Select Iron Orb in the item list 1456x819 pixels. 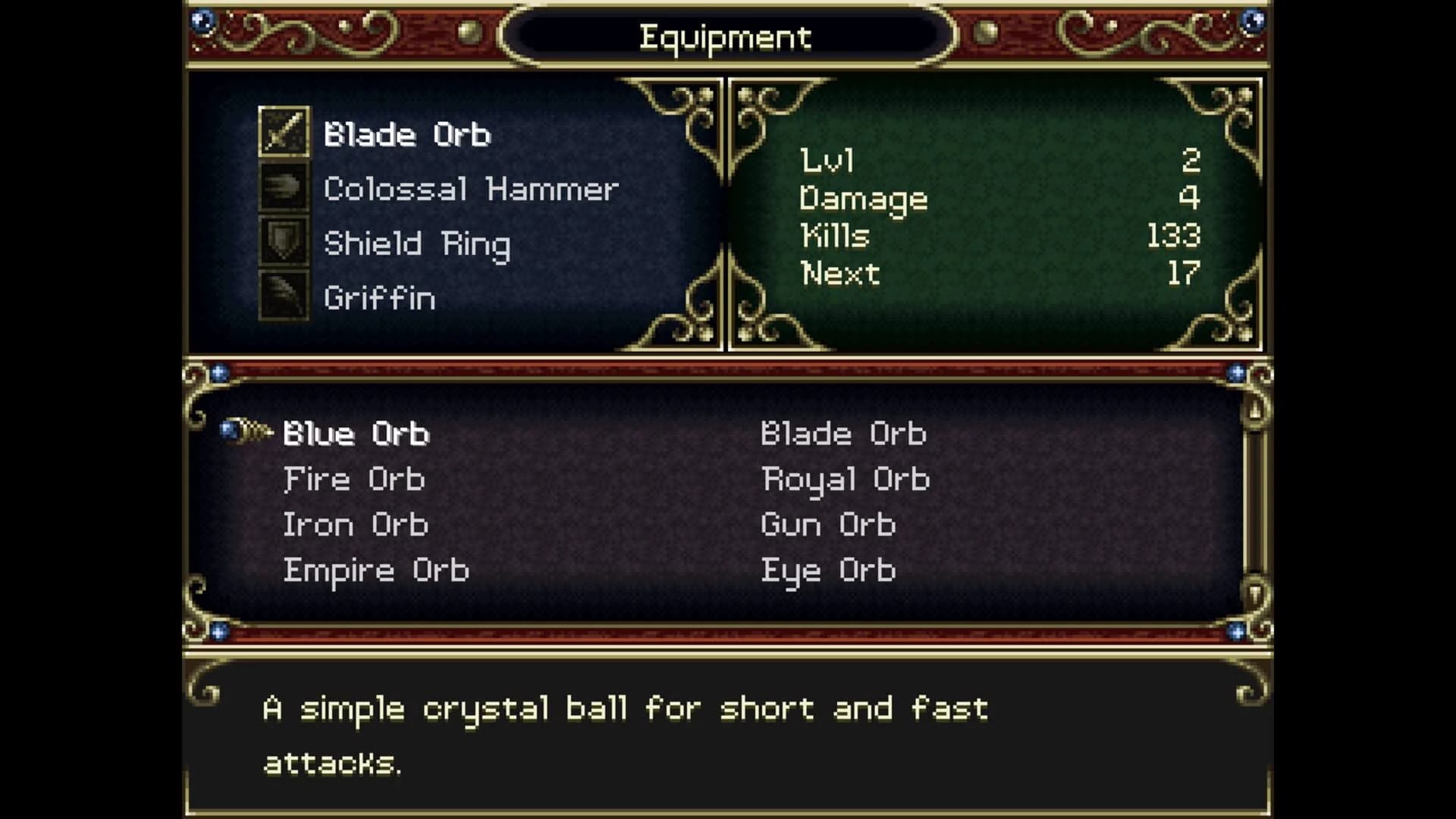(x=355, y=524)
